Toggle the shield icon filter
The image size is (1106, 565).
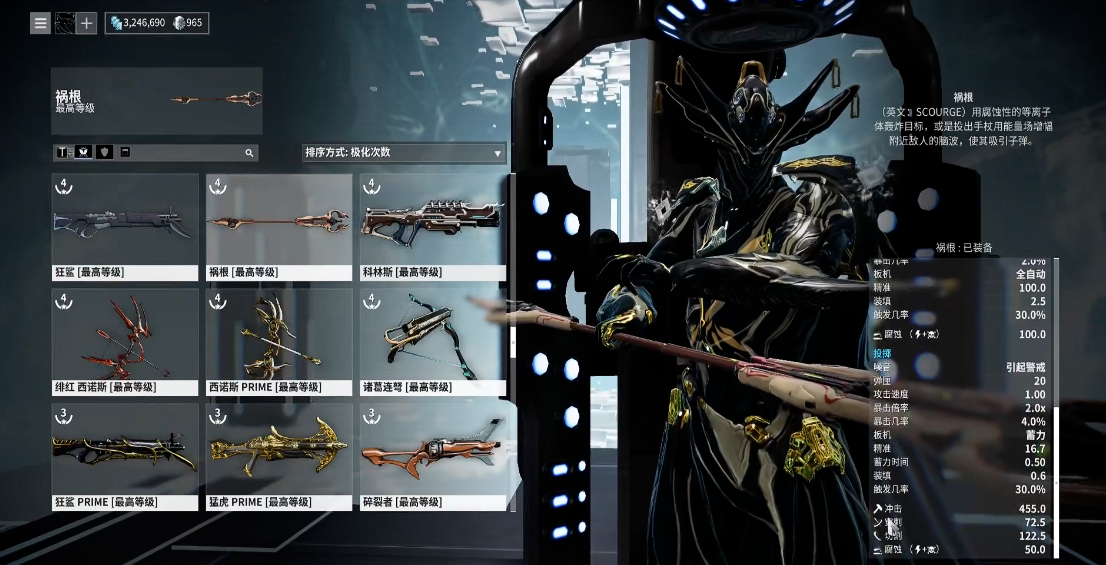104,153
